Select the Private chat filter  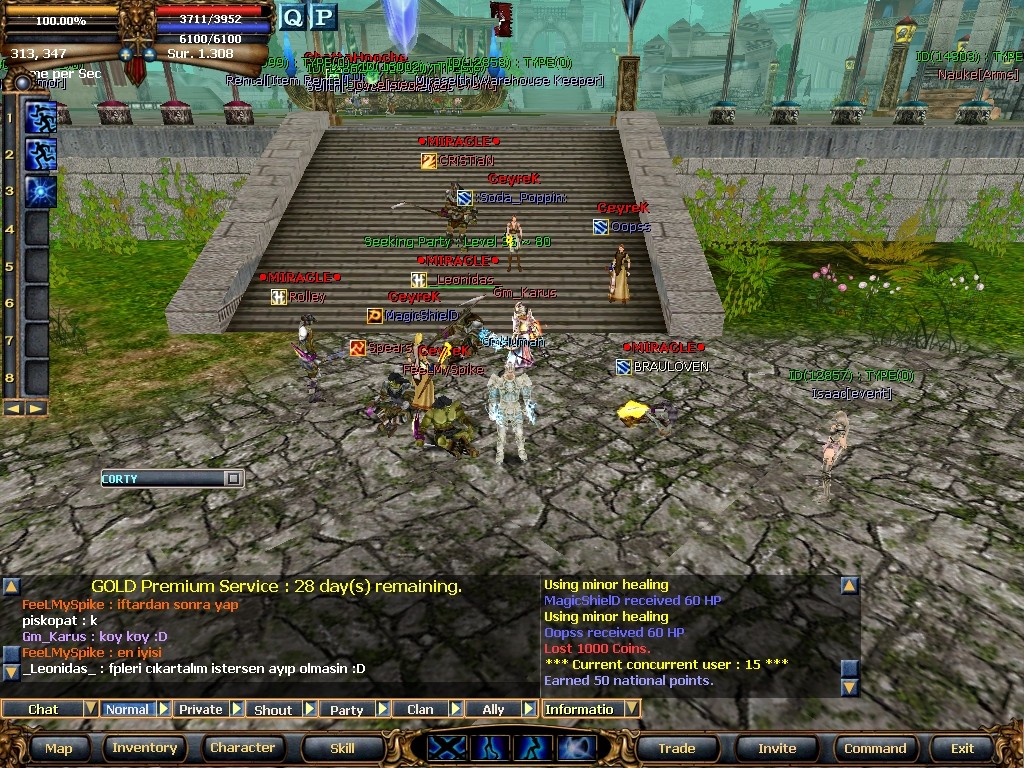click(x=200, y=709)
